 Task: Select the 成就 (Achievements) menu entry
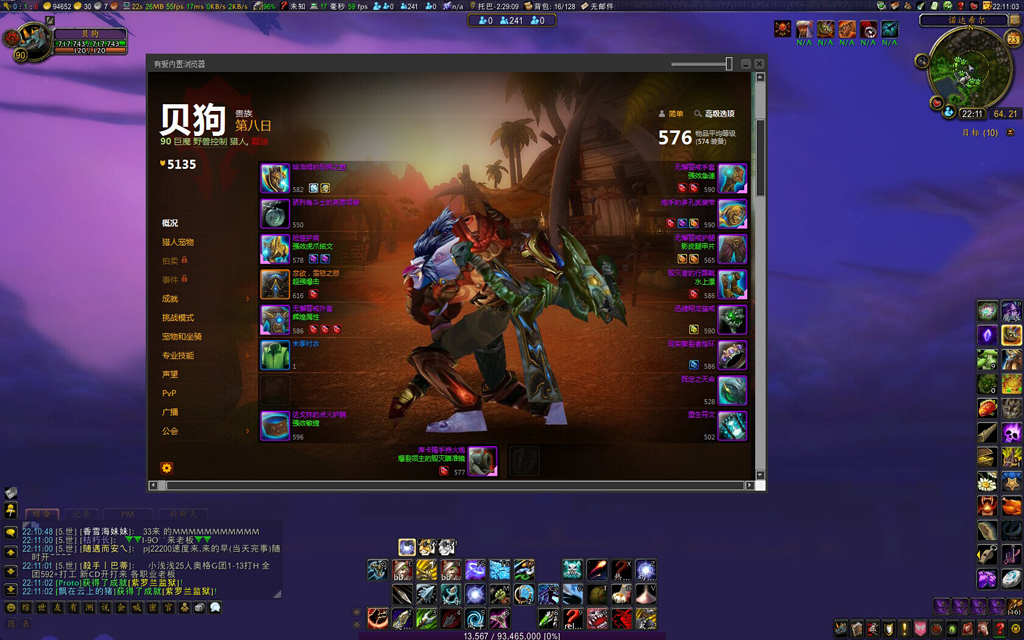(171, 298)
